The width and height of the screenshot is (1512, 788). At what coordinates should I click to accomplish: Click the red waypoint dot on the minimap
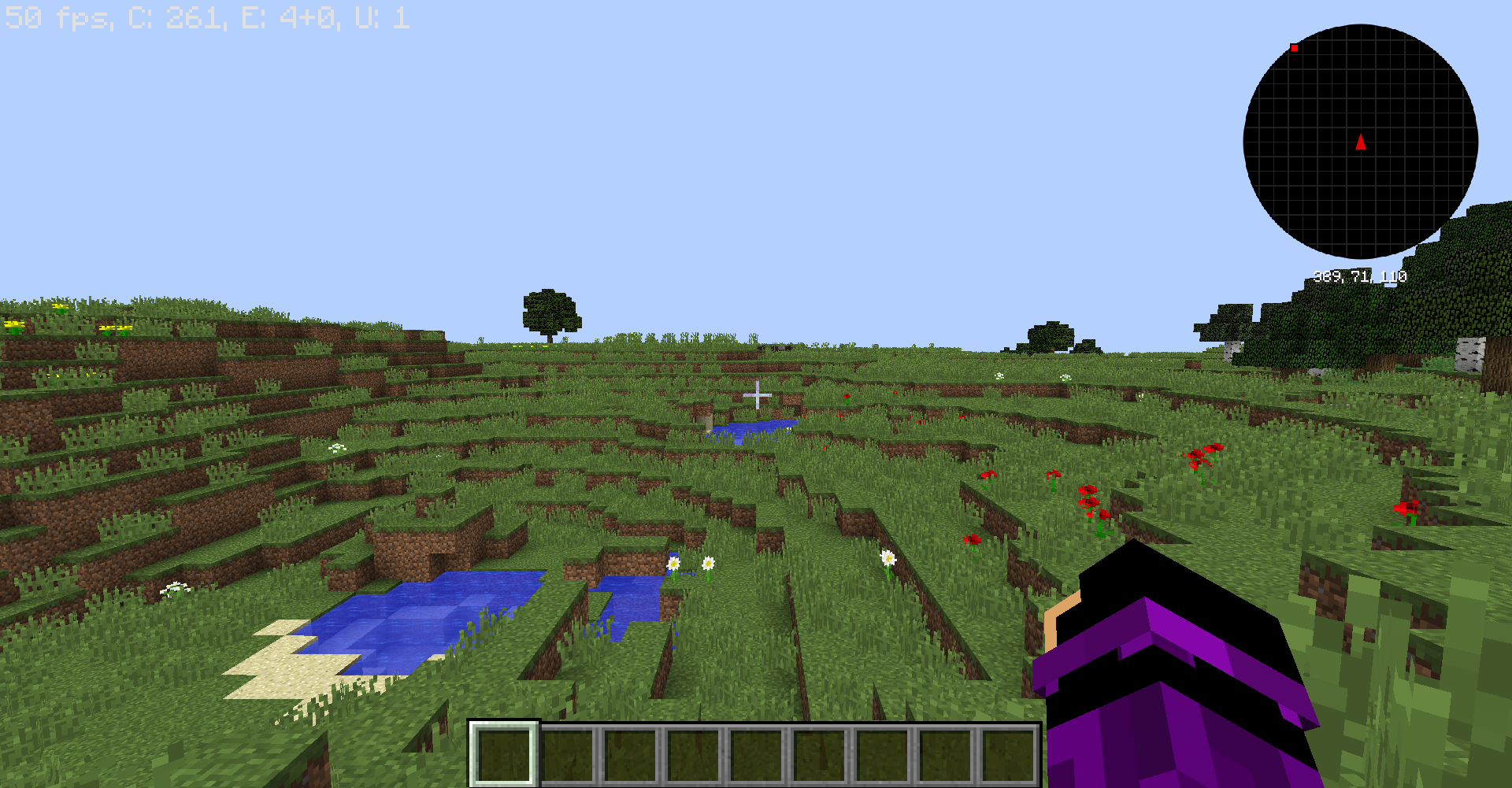1295,48
